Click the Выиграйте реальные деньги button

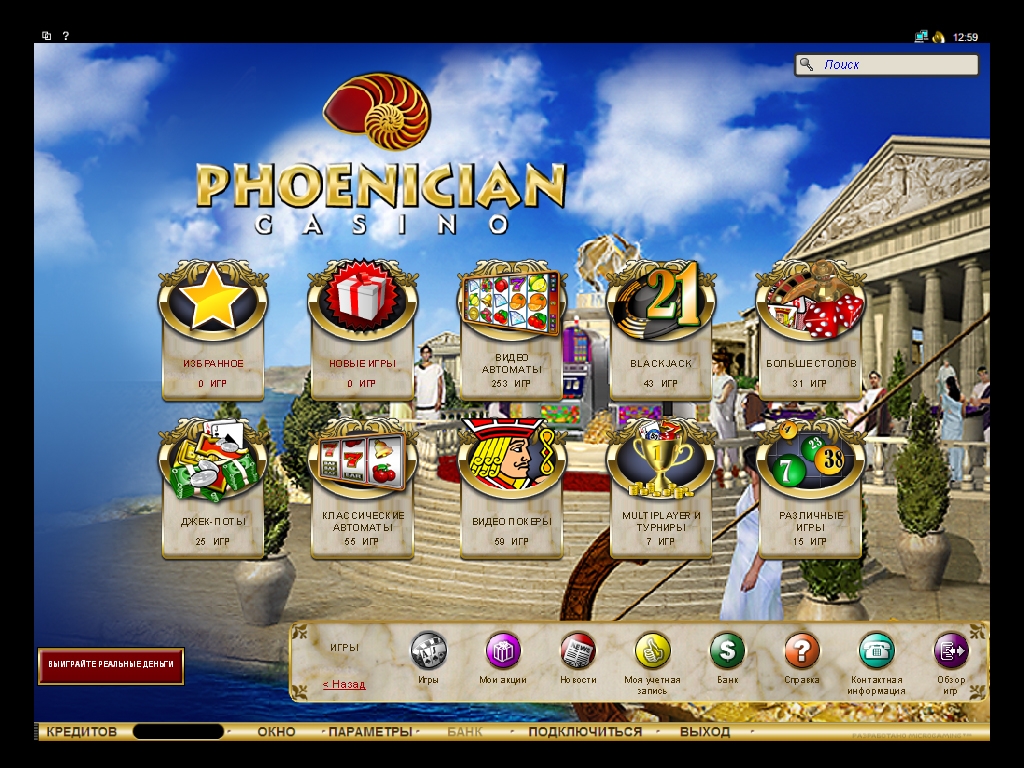[x=111, y=665]
